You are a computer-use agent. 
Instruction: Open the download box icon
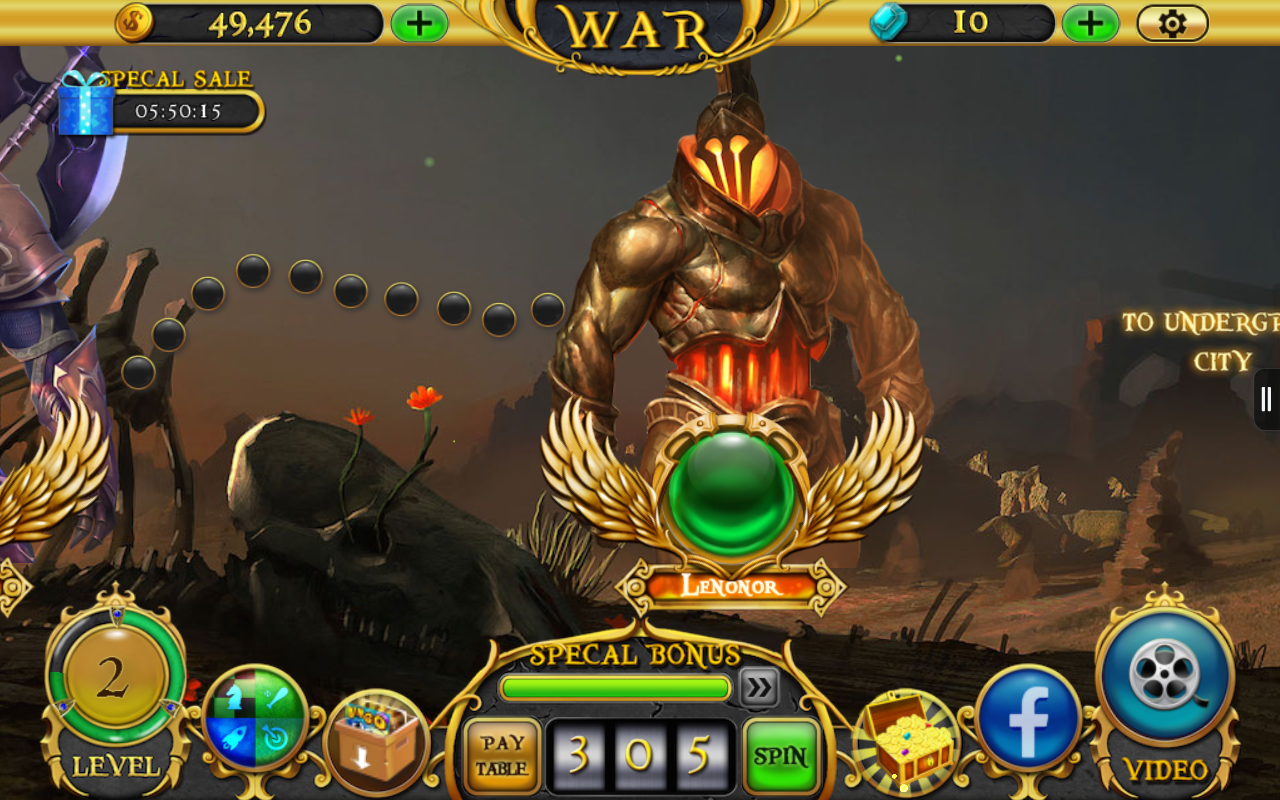[x=377, y=741]
